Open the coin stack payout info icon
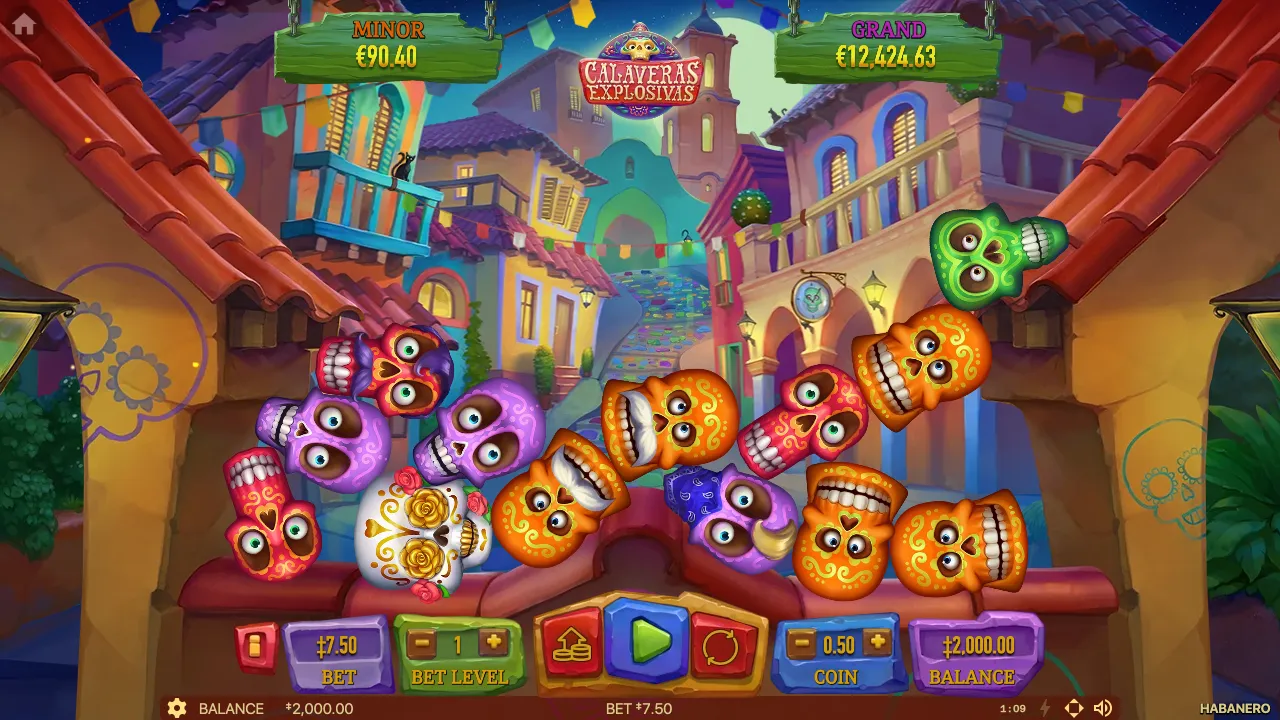Screen dimensions: 1280x720 click(570, 645)
